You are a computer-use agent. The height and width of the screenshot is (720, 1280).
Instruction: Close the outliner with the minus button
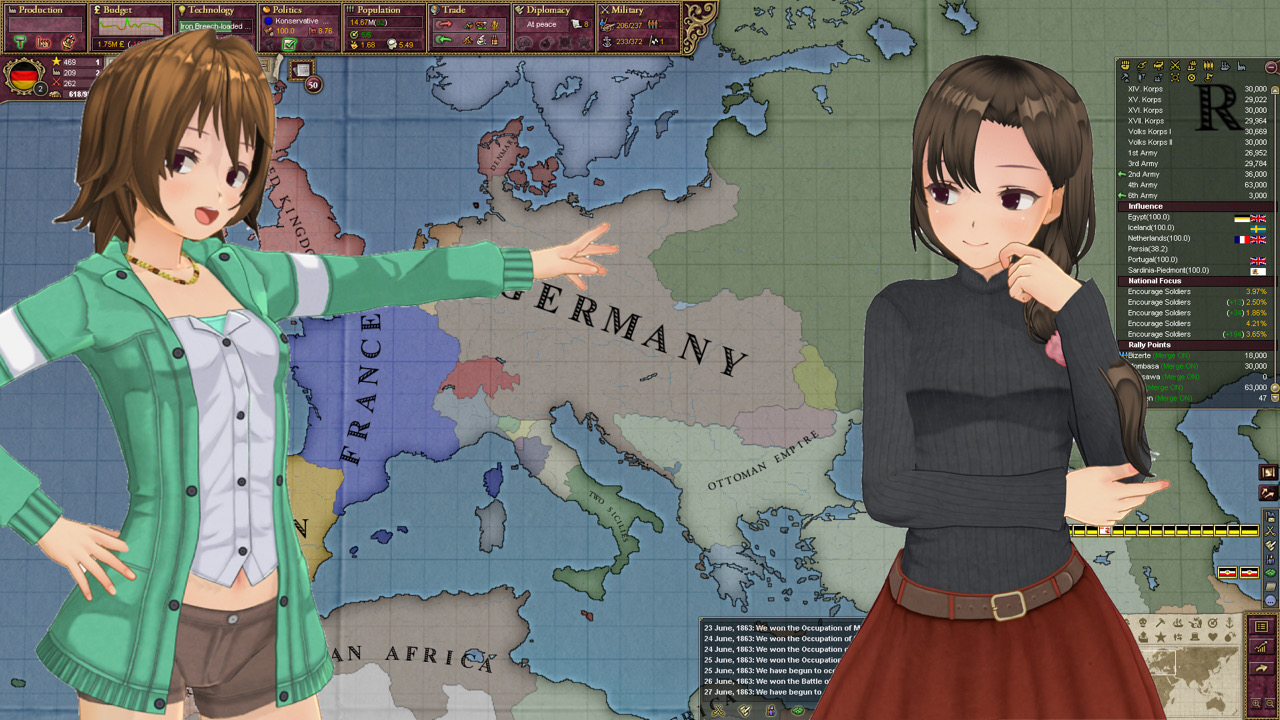[x=1270, y=66]
